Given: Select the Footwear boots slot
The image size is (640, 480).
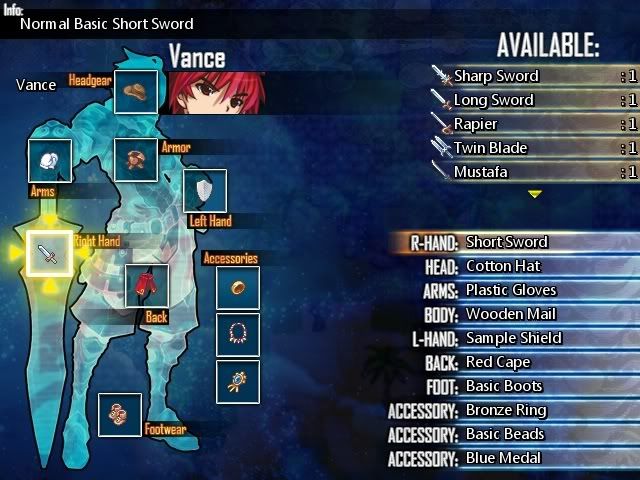Looking at the screenshot, I should [119, 414].
